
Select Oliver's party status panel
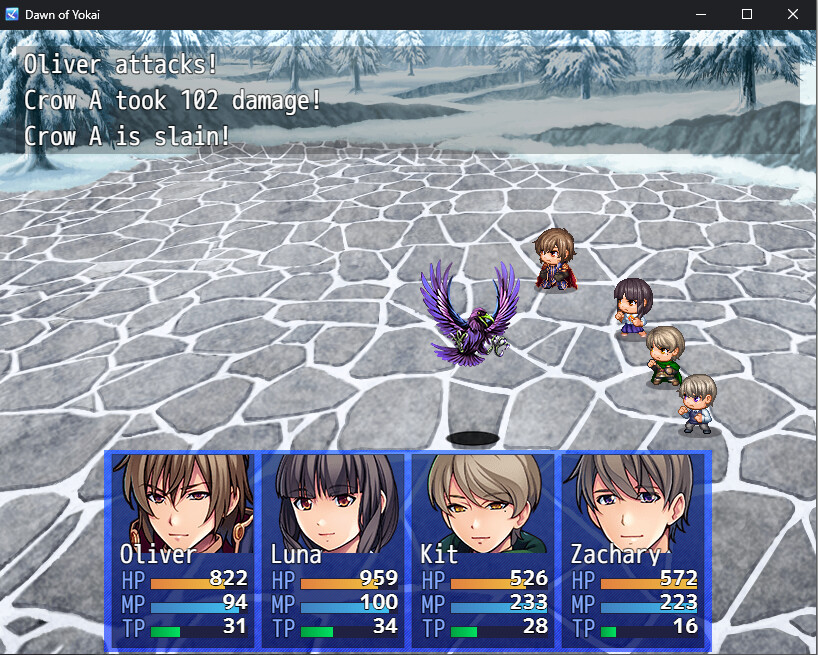click(x=182, y=549)
